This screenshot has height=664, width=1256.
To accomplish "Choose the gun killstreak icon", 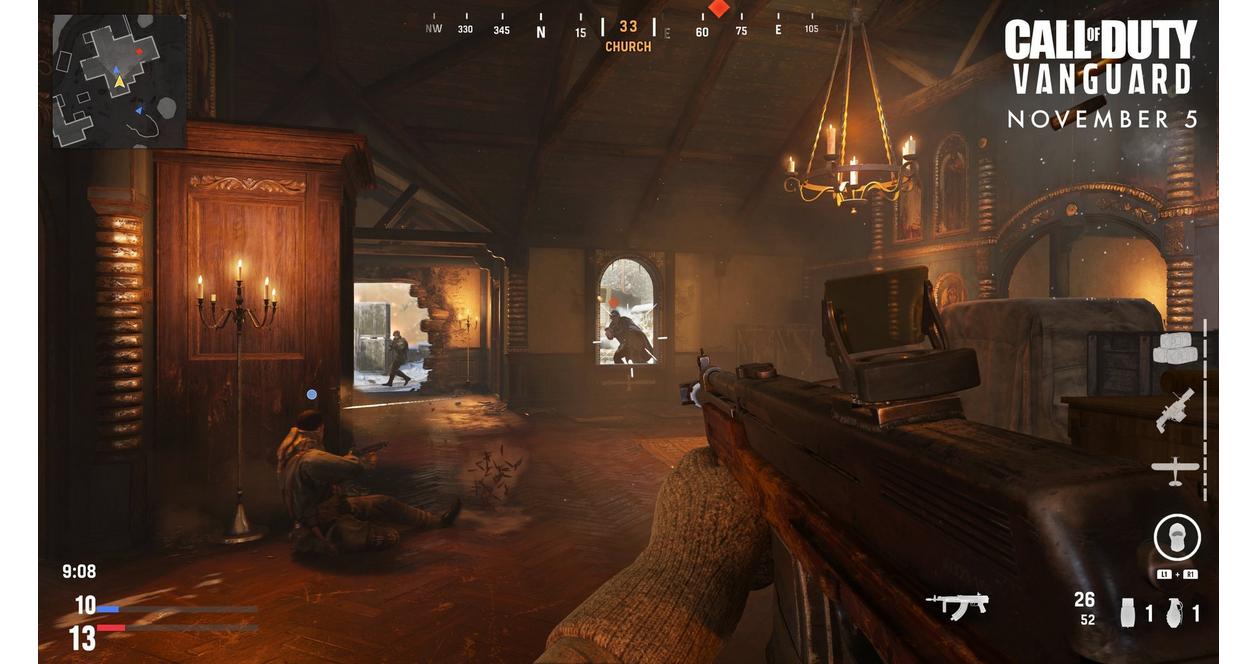I will [1175, 410].
